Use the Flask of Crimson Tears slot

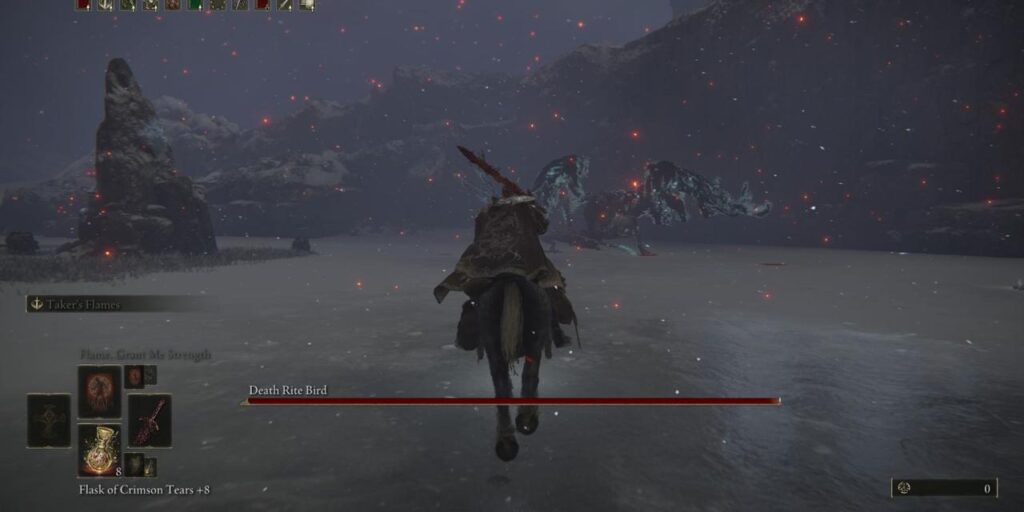coord(100,448)
